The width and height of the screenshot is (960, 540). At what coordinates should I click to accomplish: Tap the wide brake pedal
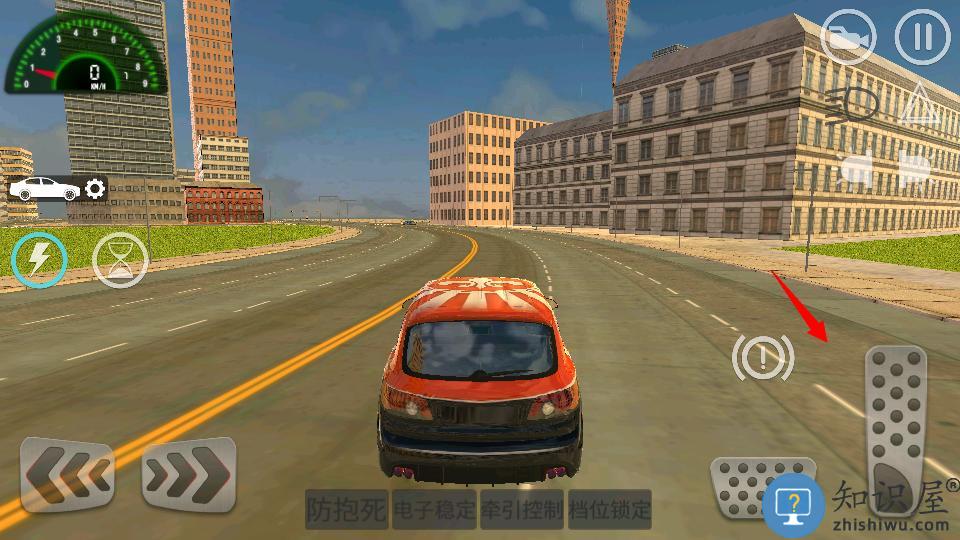click(x=760, y=485)
